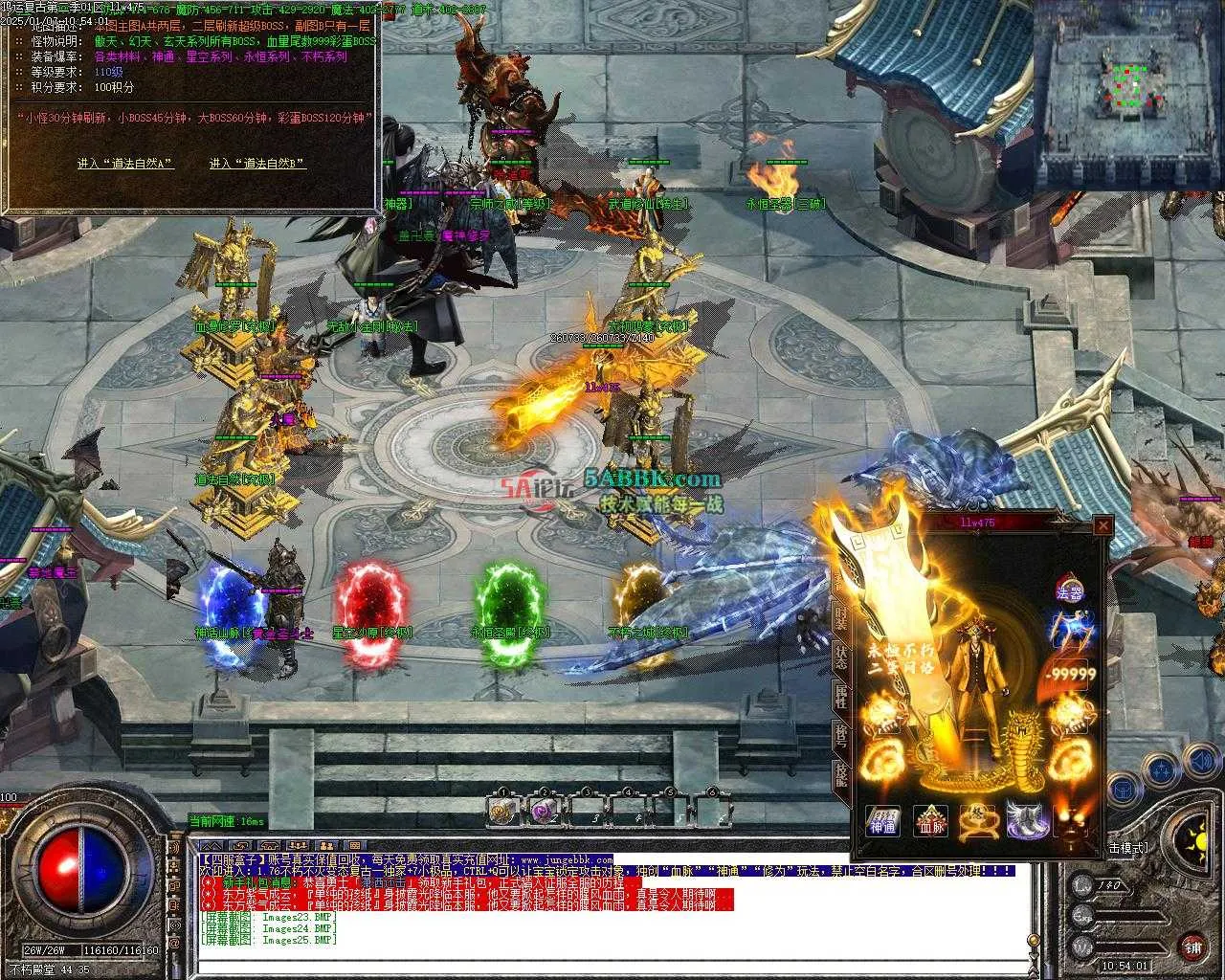Select the 血脉 bloodline slot
Image resolution: width=1225 pixels, height=980 pixels.
point(930,821)
